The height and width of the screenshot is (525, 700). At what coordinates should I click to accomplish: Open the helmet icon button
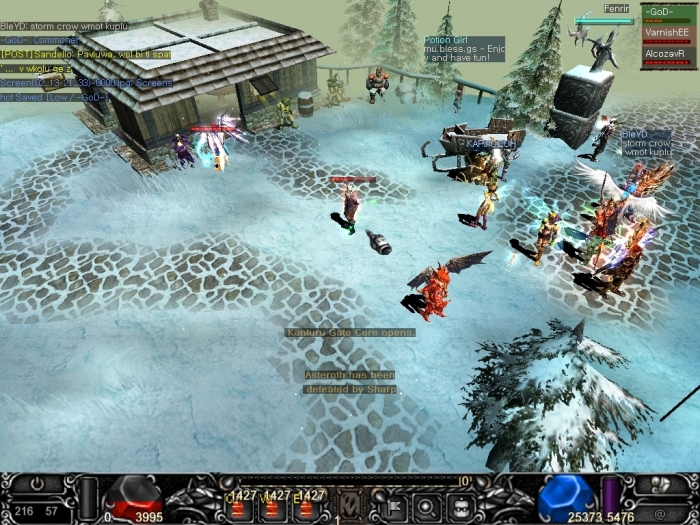coord(459,503)
